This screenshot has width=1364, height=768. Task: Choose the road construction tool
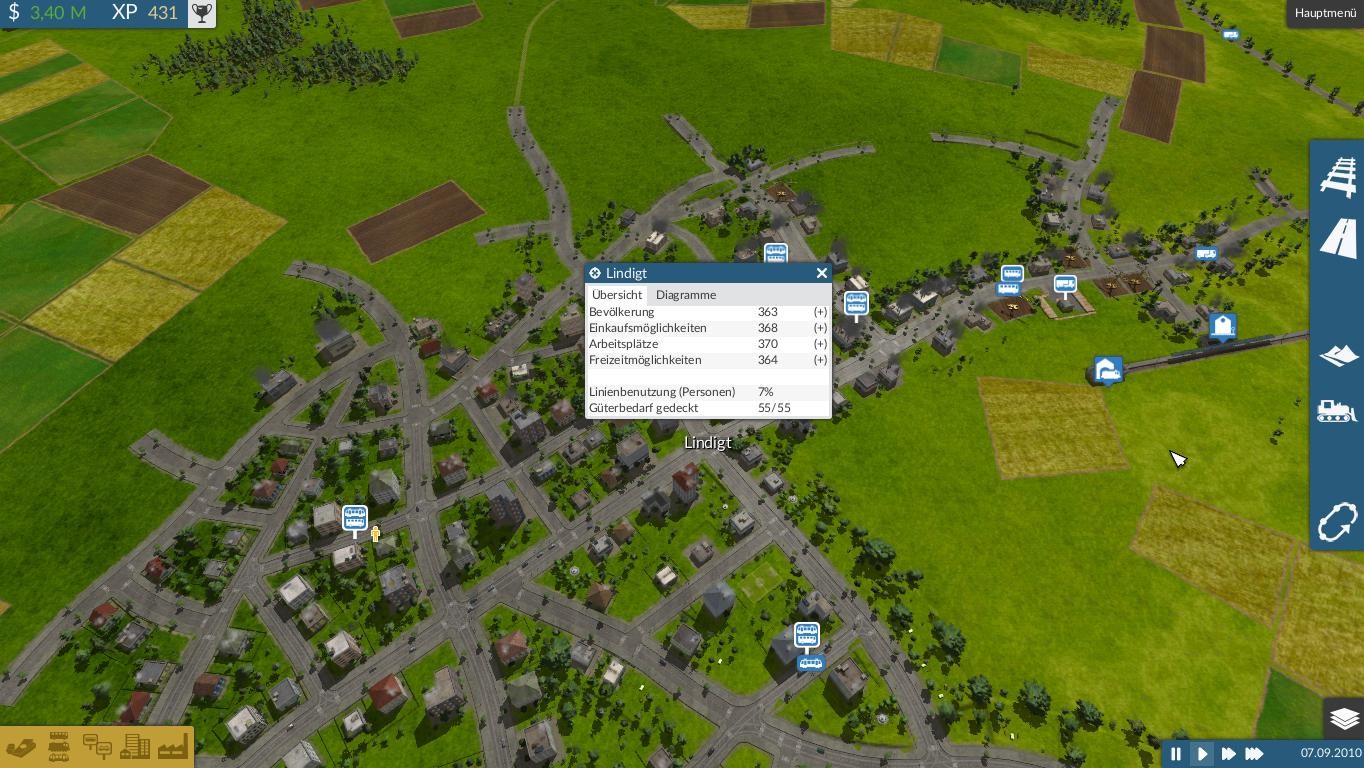click(1338, 239)
